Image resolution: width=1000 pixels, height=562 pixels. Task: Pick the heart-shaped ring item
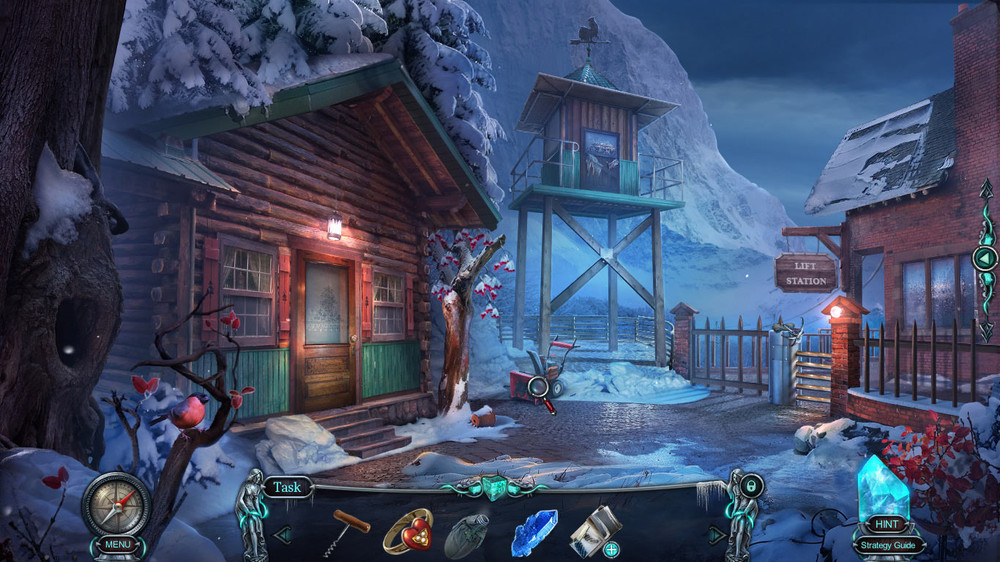[407, 530]
